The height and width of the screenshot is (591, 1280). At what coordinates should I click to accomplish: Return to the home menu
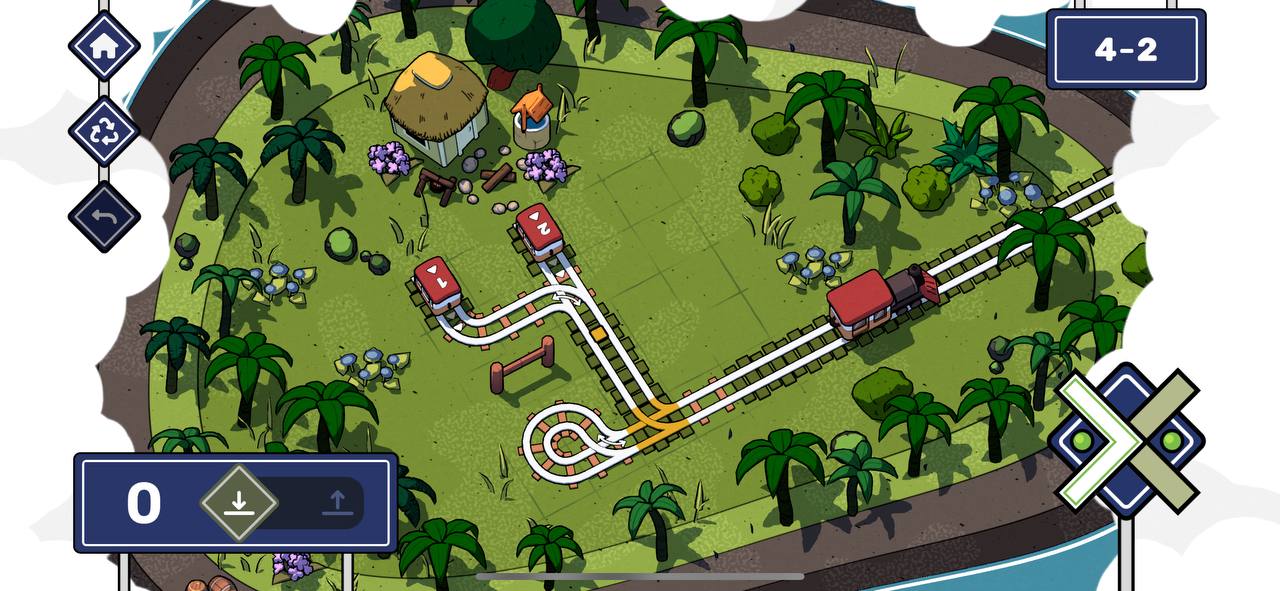tap(104, 46)
